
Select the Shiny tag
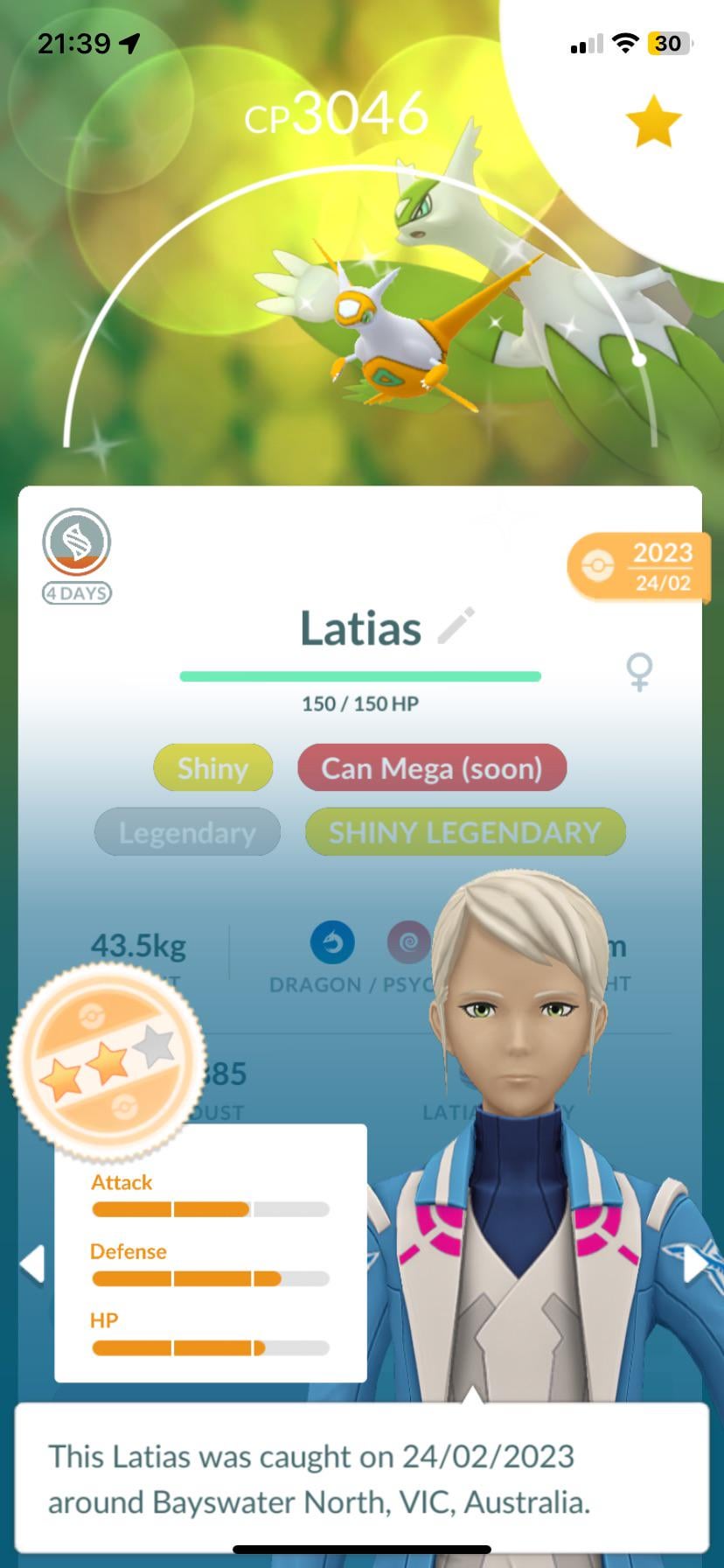pos(212,768)
